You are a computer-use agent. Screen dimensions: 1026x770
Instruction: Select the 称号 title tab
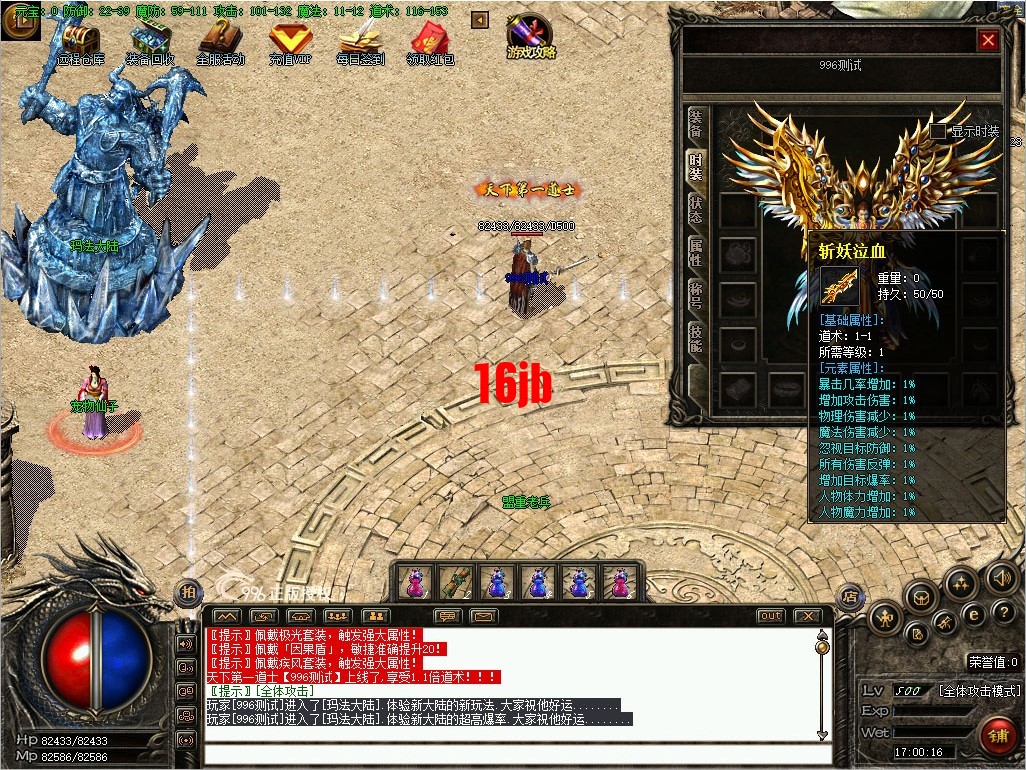(696, 295)
